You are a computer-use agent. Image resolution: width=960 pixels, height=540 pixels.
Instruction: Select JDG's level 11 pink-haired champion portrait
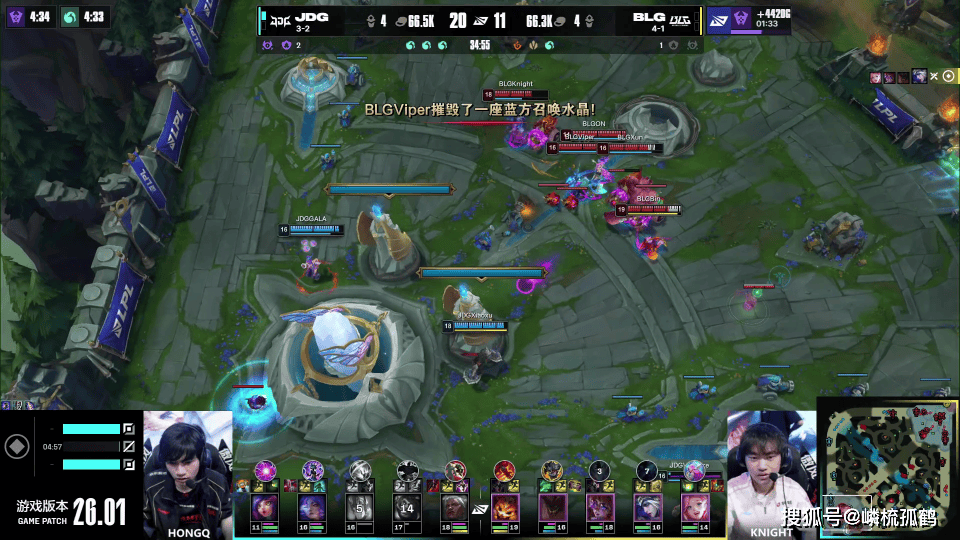pyautogui.click(x=265, y=505)
